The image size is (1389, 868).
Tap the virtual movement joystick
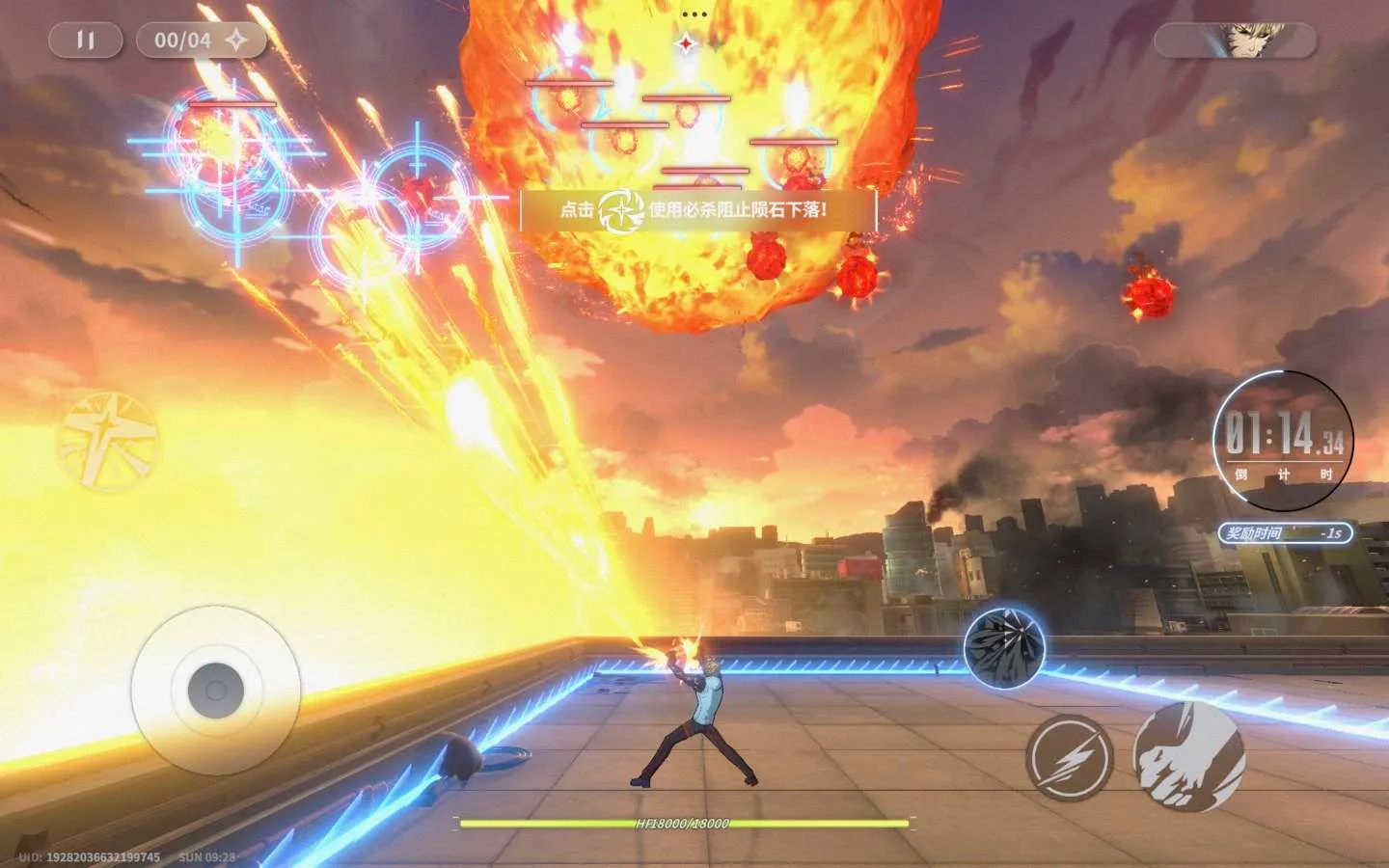click(x=215, y=690)
